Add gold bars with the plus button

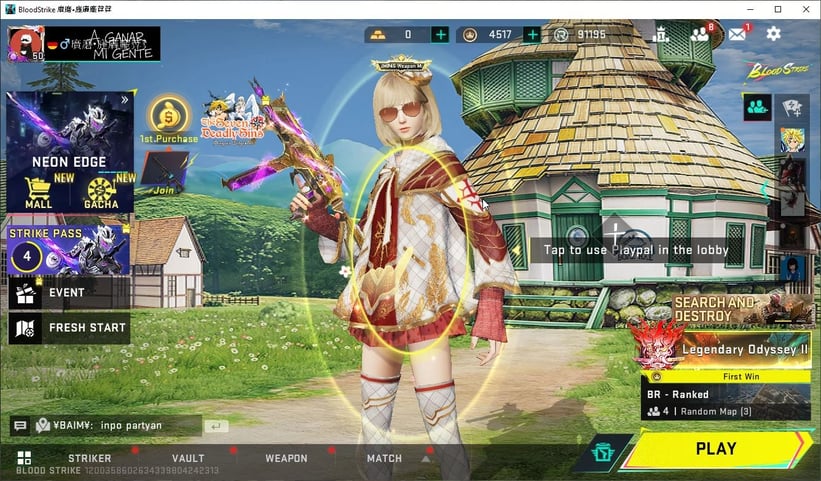[440, 35]
